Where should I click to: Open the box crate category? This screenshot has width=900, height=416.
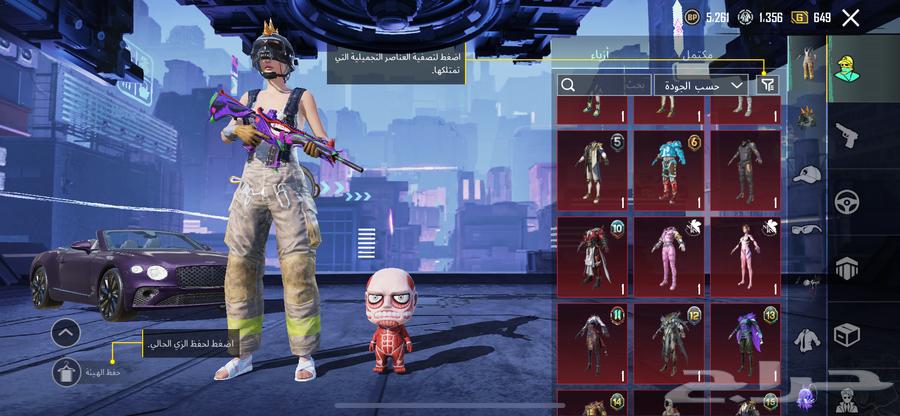(846, 333)
